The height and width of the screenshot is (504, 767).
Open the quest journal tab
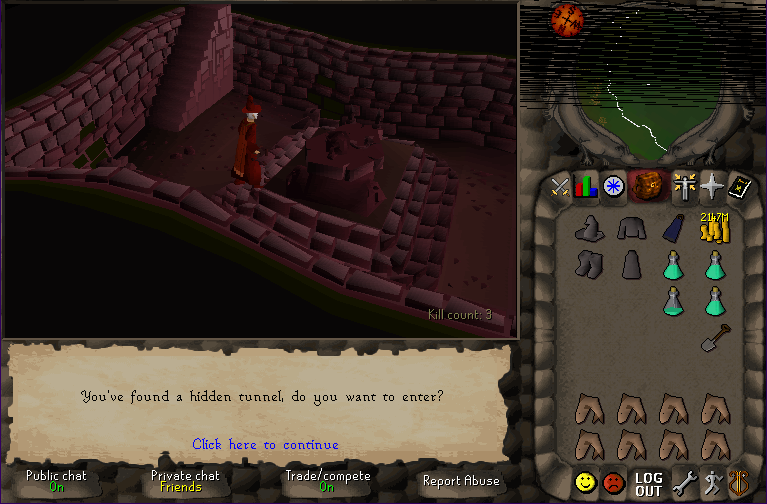point(612,187)
